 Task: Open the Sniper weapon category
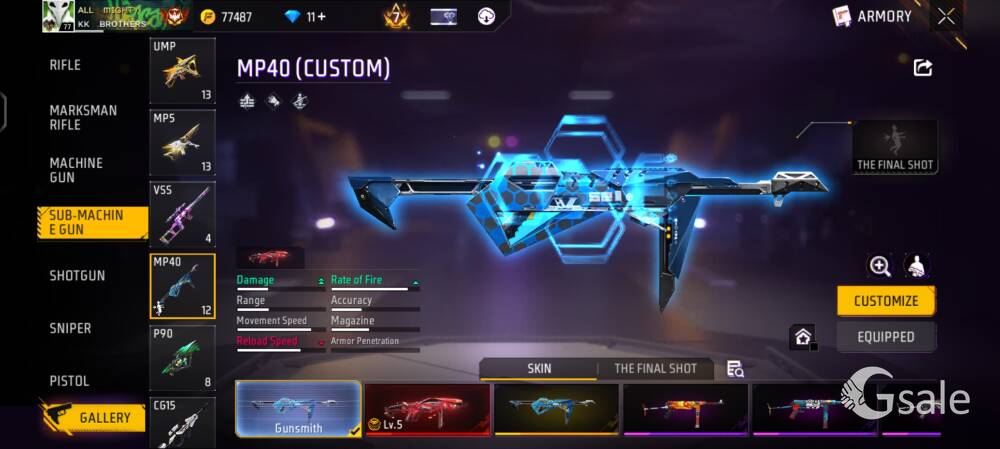[70, 328]
